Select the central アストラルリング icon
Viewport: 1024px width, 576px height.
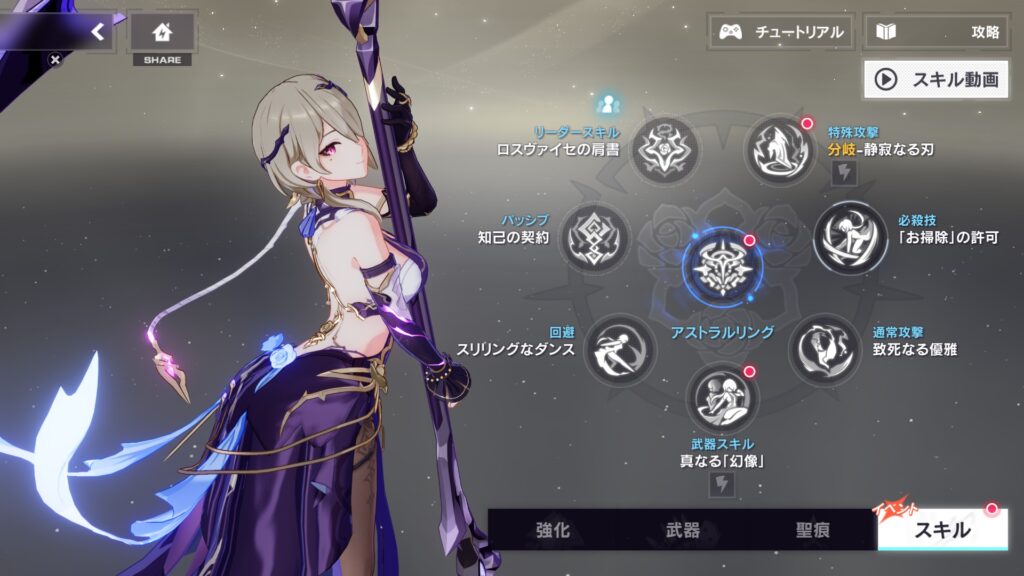(722, 266)
